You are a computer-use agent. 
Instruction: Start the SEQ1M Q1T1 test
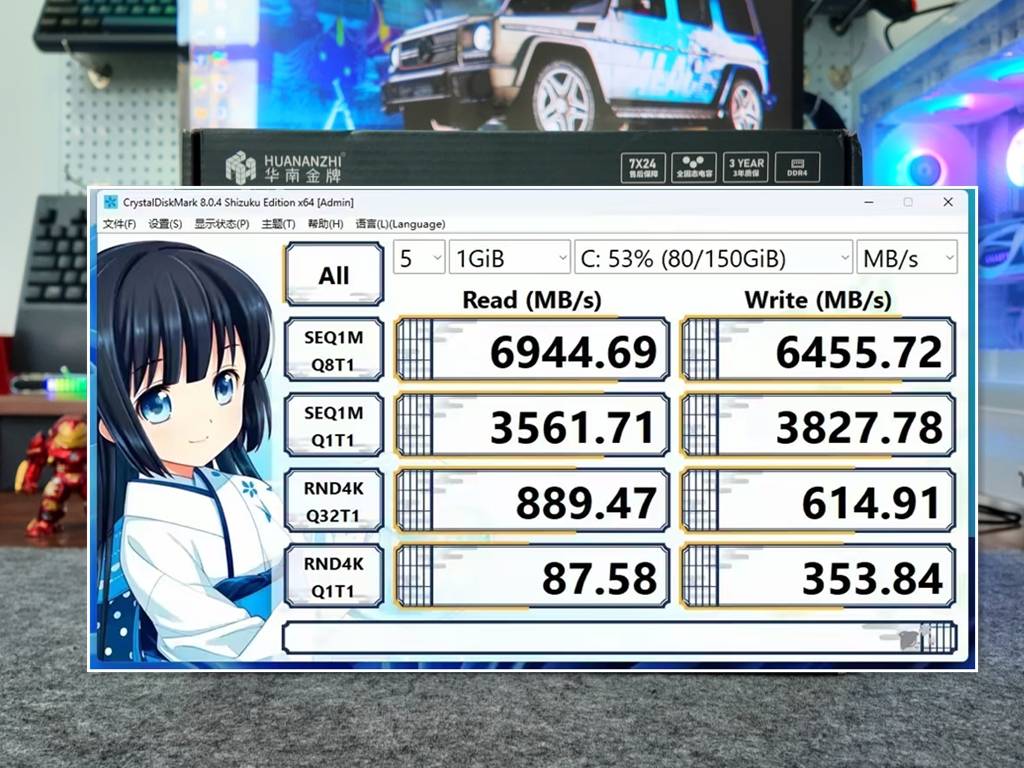pyautogui.click(x=334, y=425)
